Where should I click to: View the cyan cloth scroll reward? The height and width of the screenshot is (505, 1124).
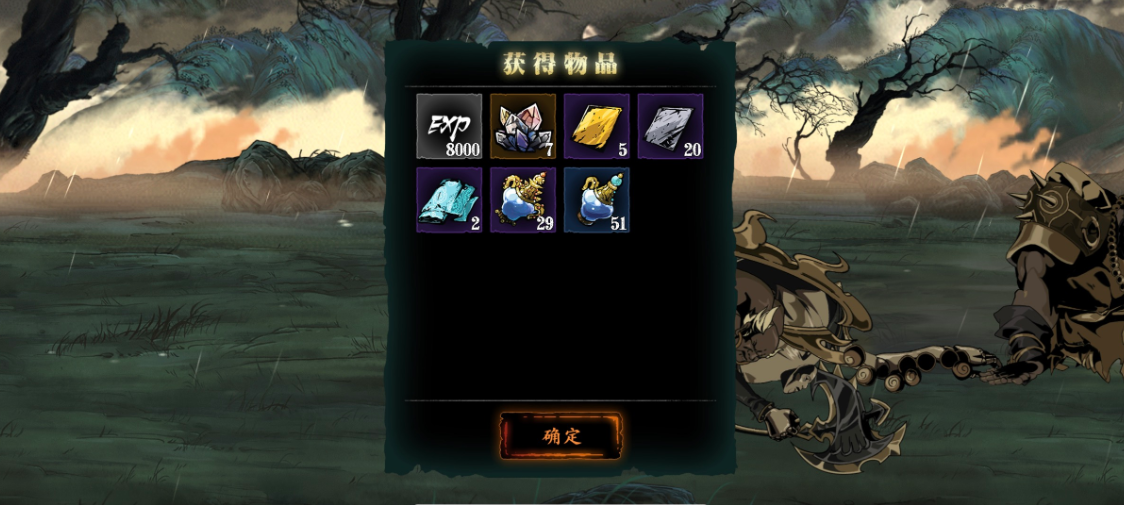point(449,200)
